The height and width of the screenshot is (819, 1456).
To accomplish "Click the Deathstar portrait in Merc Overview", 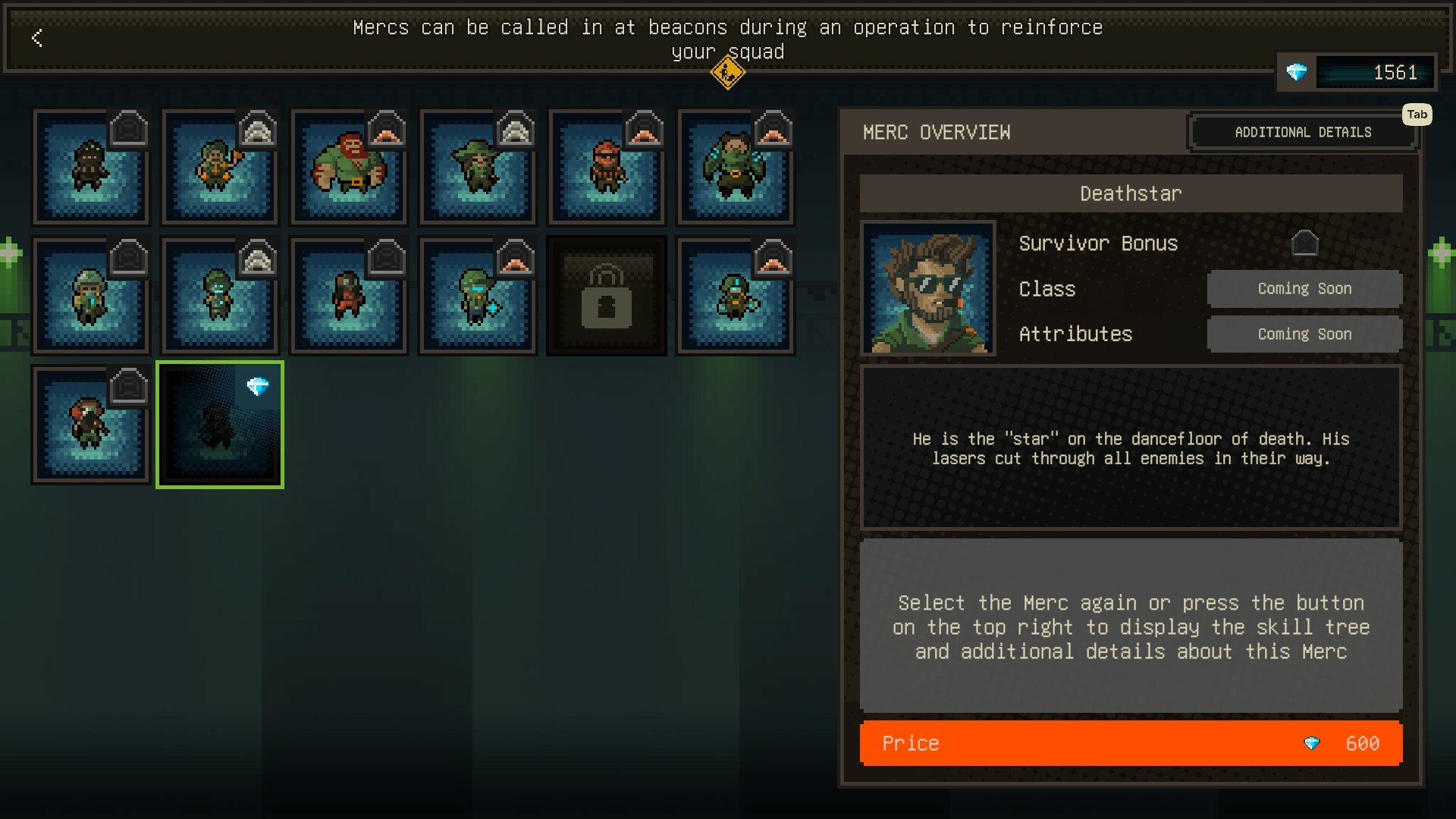I will click(x=928, y=288).
